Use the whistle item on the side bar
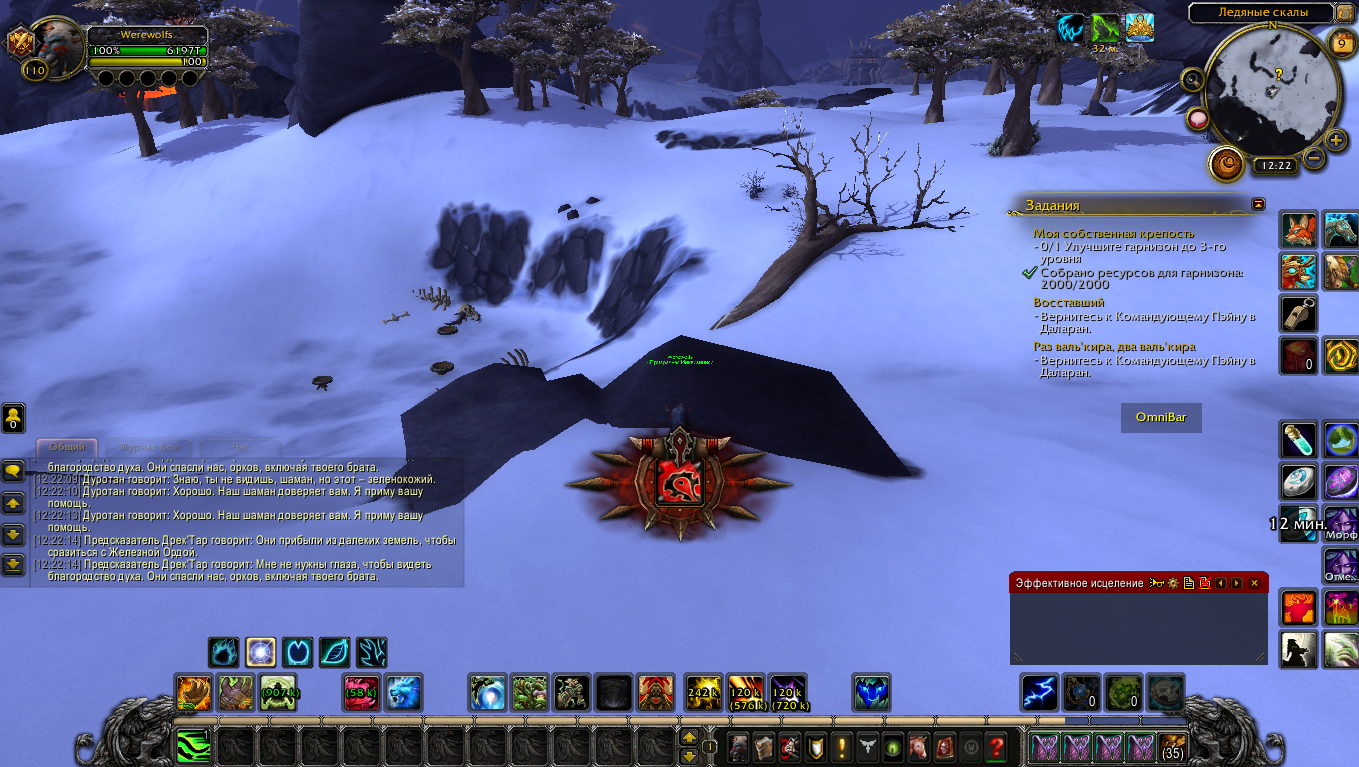Image resolution: width=1359 pixels, height=767 pixels. (x=1299, y=313)
